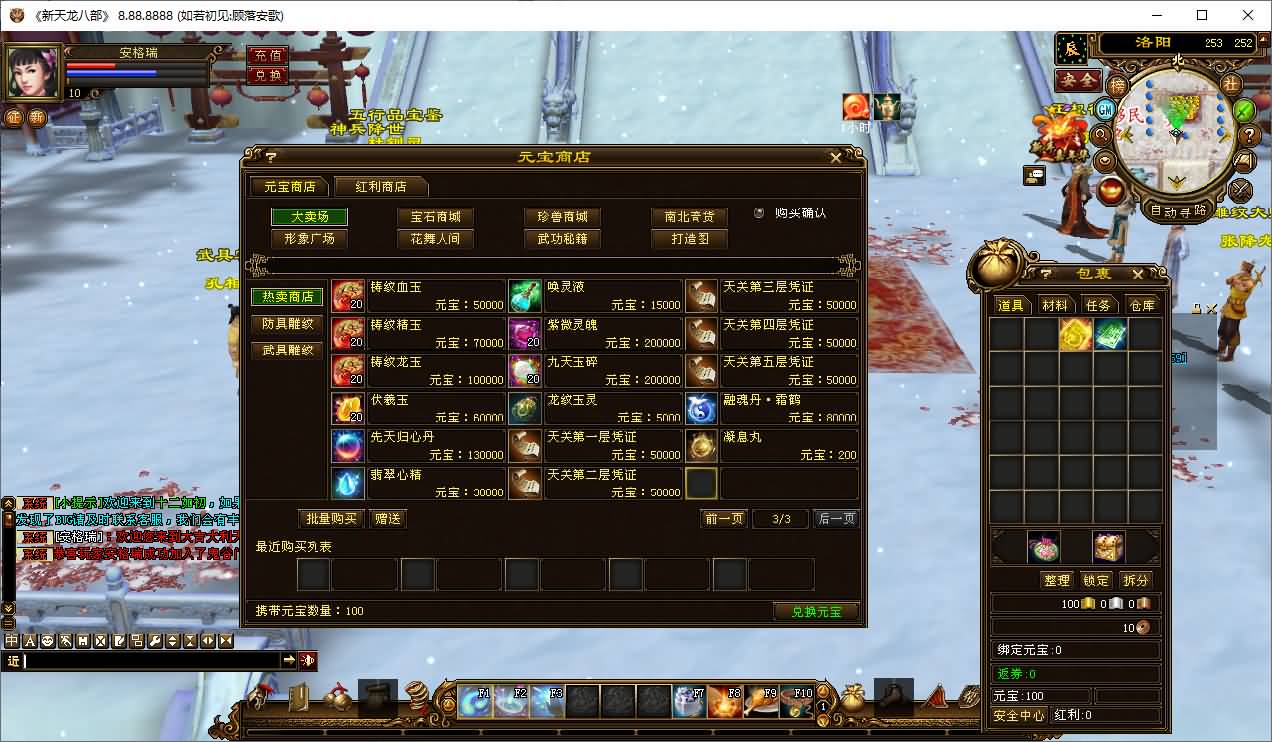Toggle the 购买确认 option
The image size is (1272, 742).
point(760,213)
